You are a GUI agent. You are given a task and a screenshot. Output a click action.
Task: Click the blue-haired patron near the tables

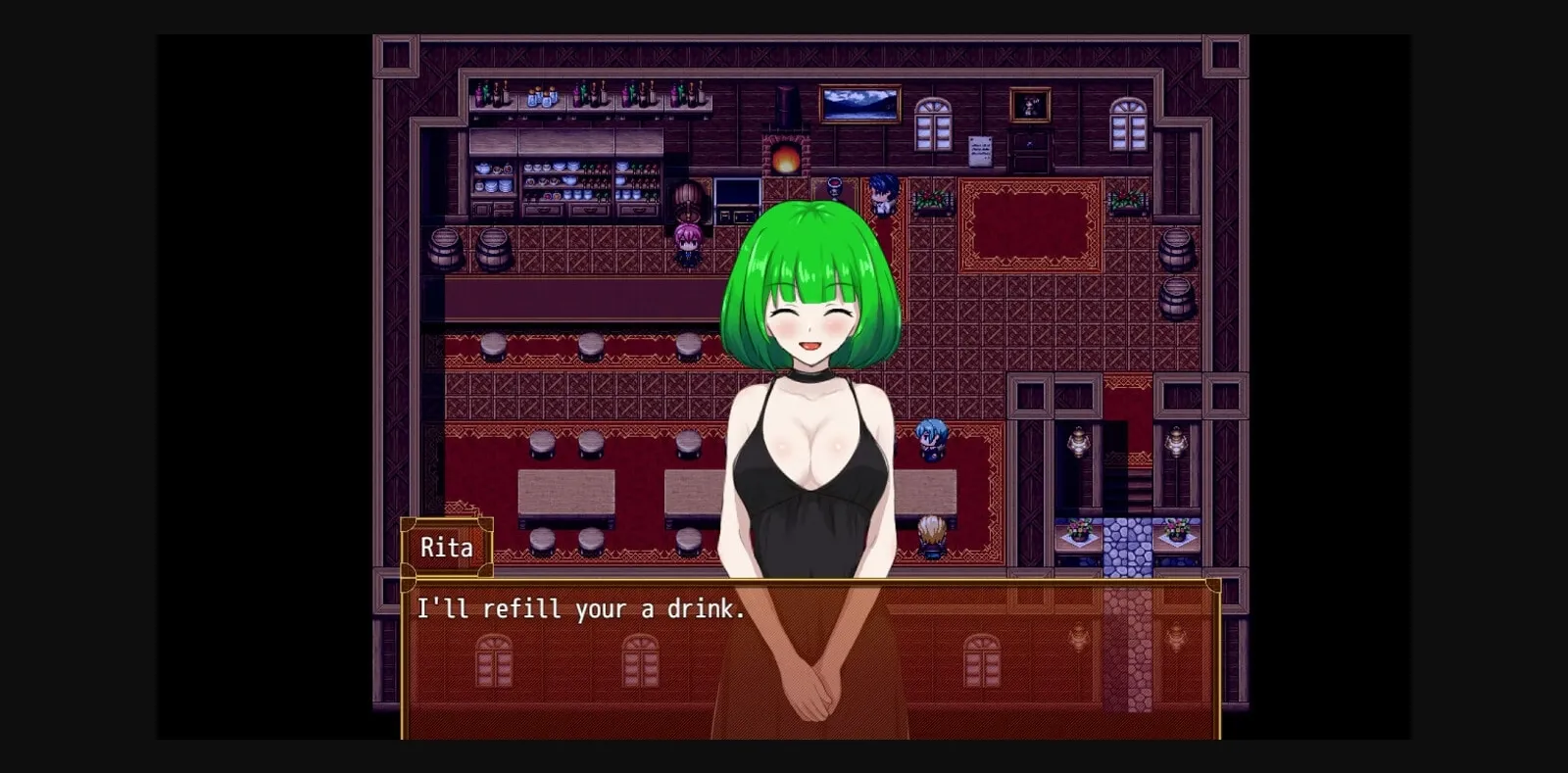[x=931, y=441]
